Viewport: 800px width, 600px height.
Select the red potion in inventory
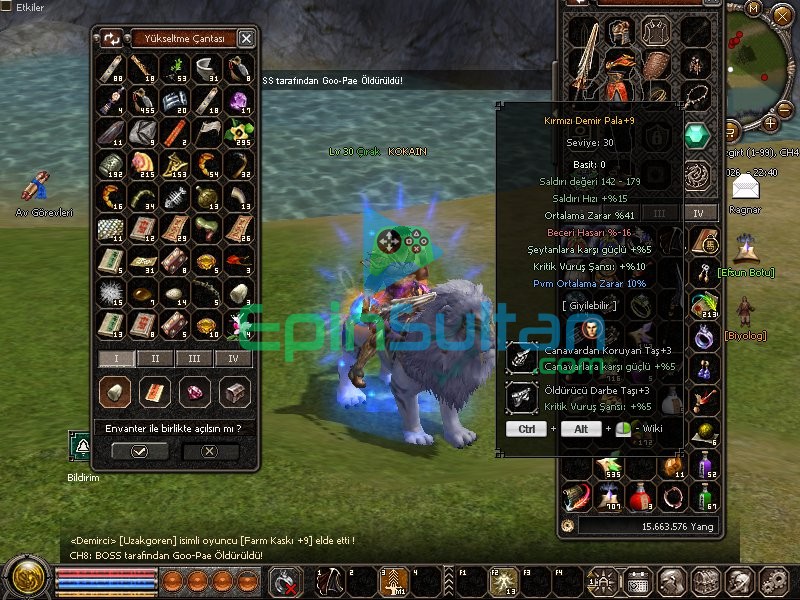click(x=640, y=495)
